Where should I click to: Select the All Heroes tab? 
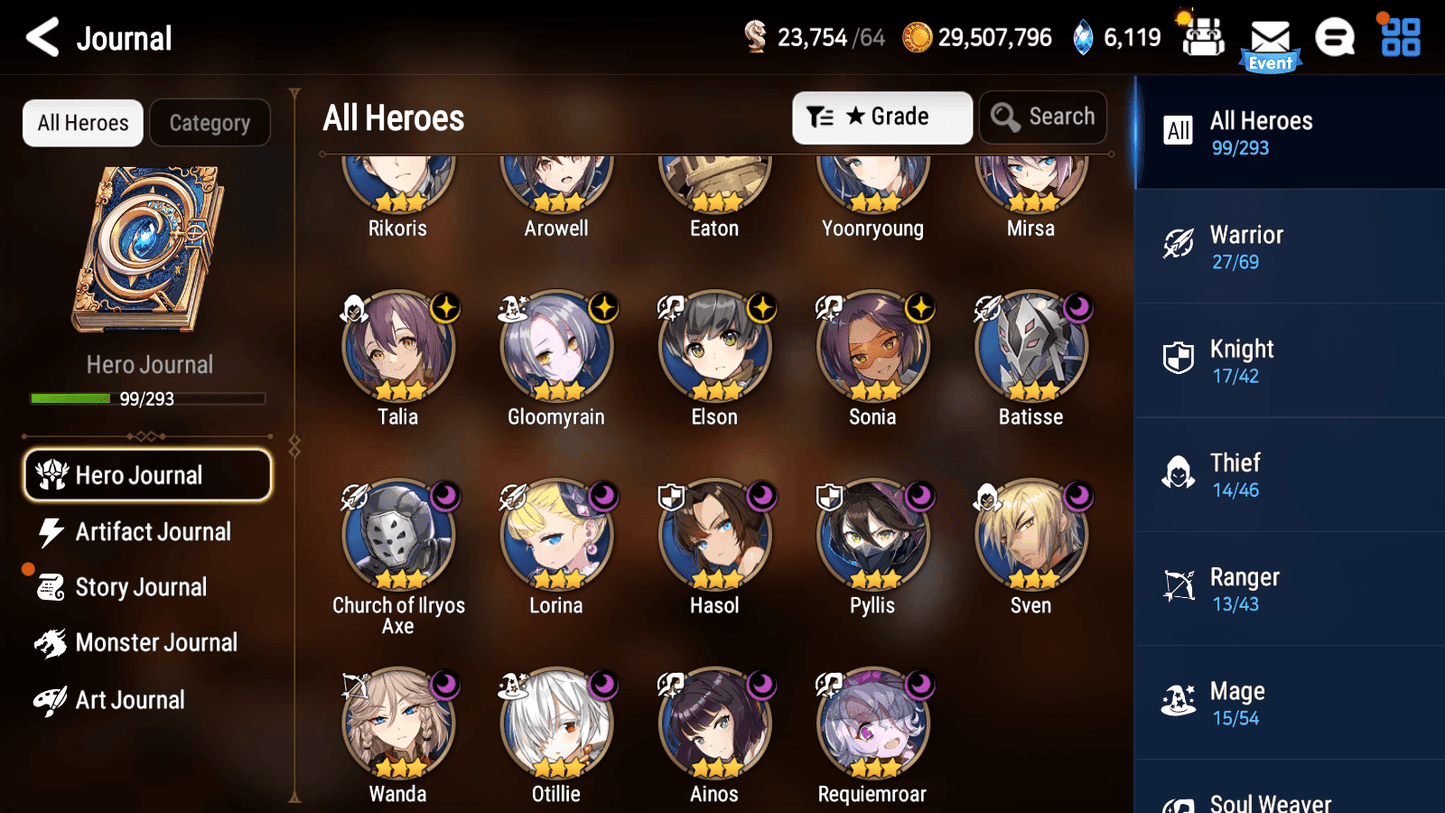pyautogui.click(x=82, y=122)
